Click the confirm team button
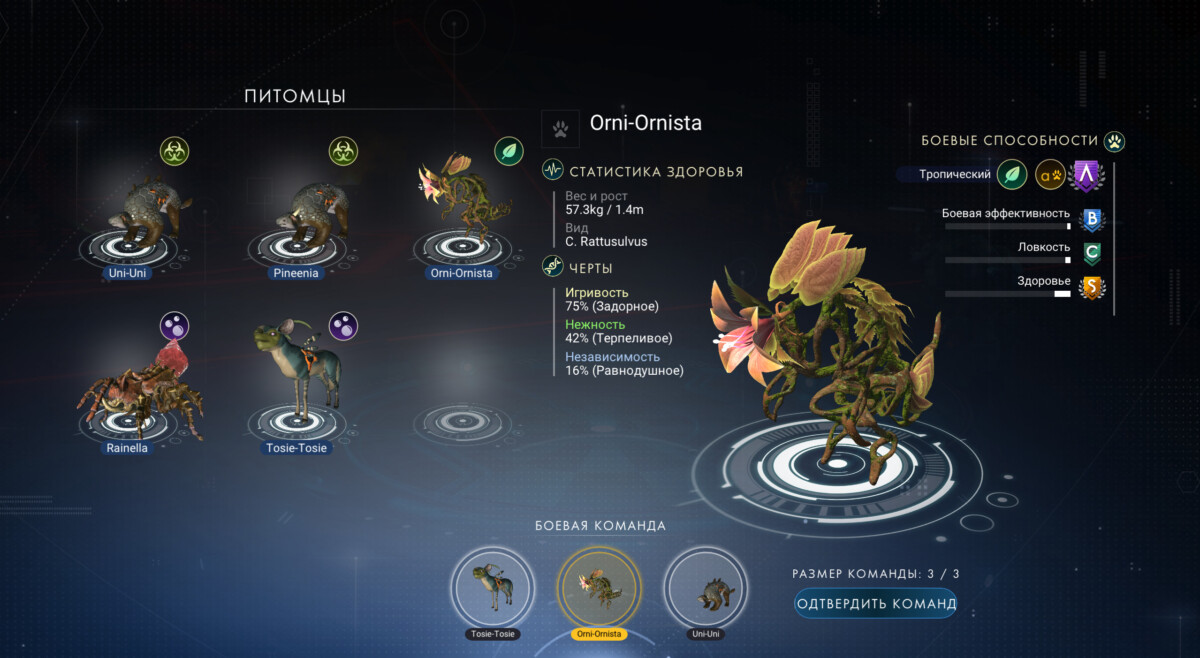Screen dimensions: 1200x658 [876, 603]
